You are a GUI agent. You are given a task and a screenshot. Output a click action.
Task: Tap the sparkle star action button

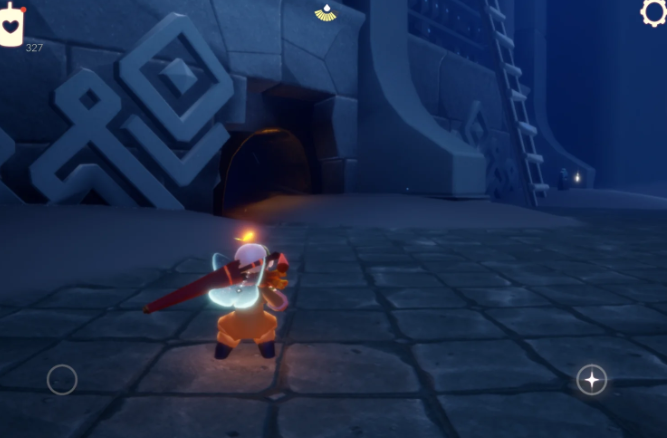[x=591, y=379]
